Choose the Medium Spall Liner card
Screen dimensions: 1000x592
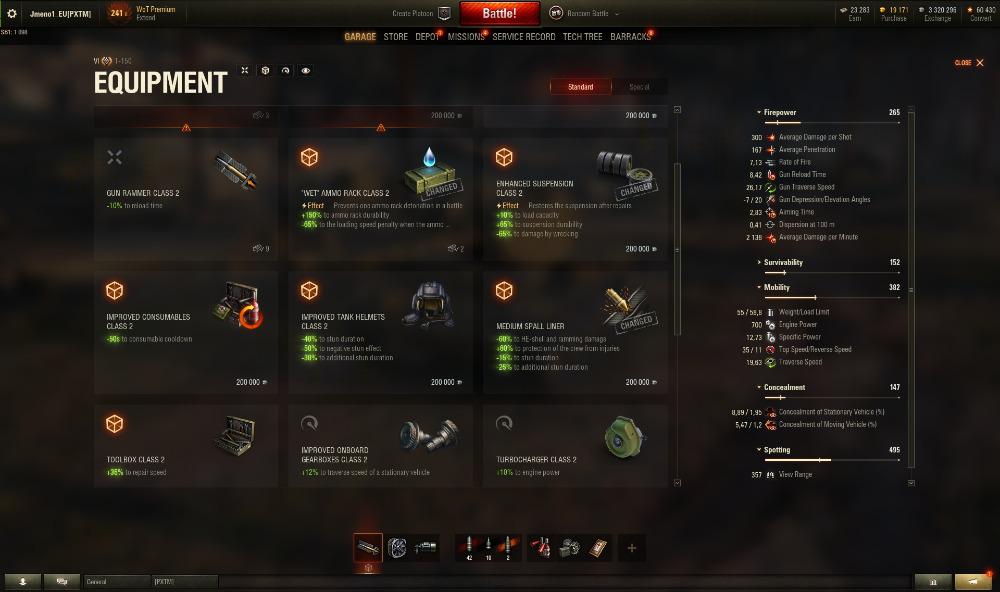(575, 332)
